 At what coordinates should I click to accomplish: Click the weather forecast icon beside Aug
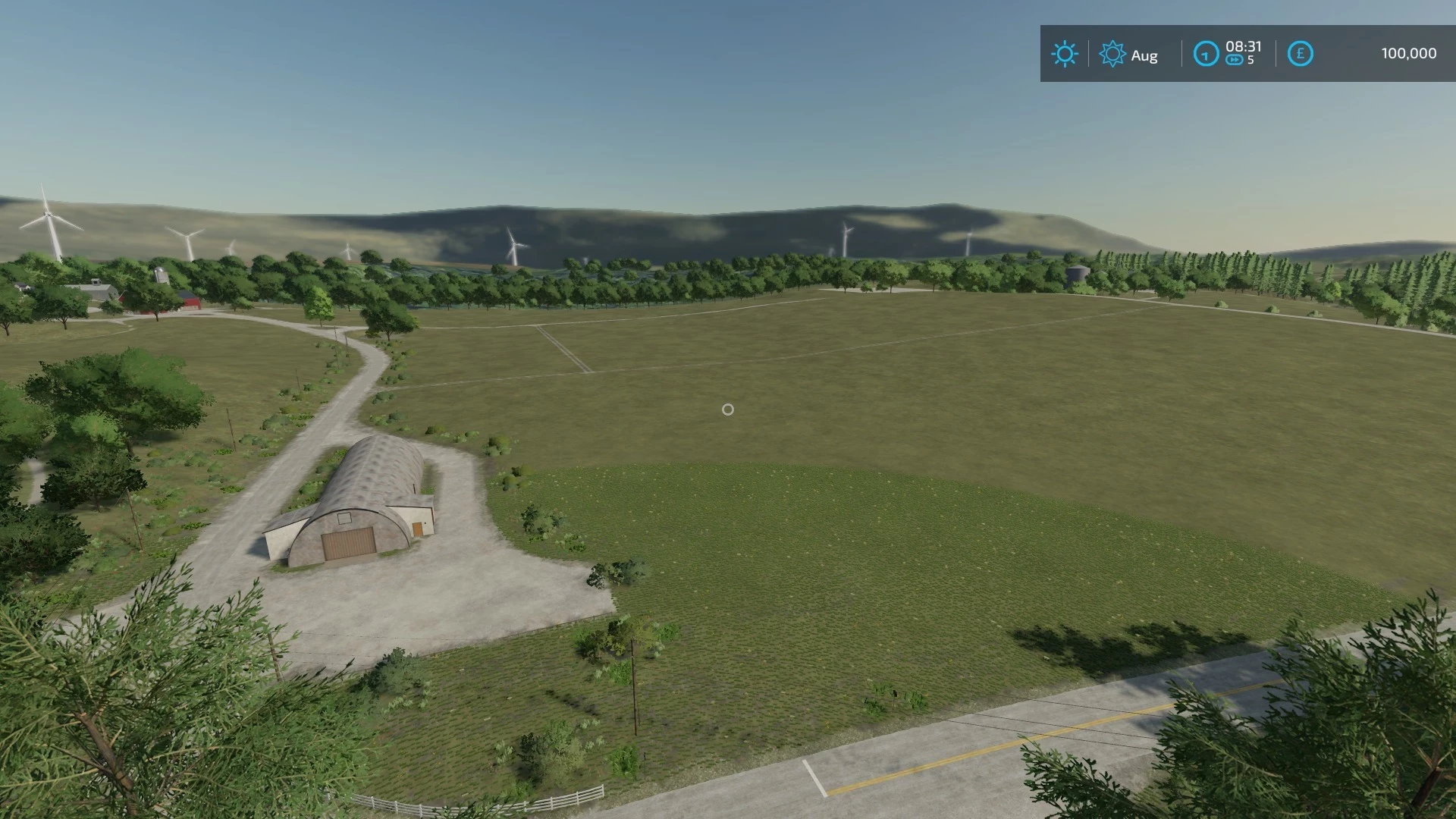pyautogui.click(x=1112, y=54)
